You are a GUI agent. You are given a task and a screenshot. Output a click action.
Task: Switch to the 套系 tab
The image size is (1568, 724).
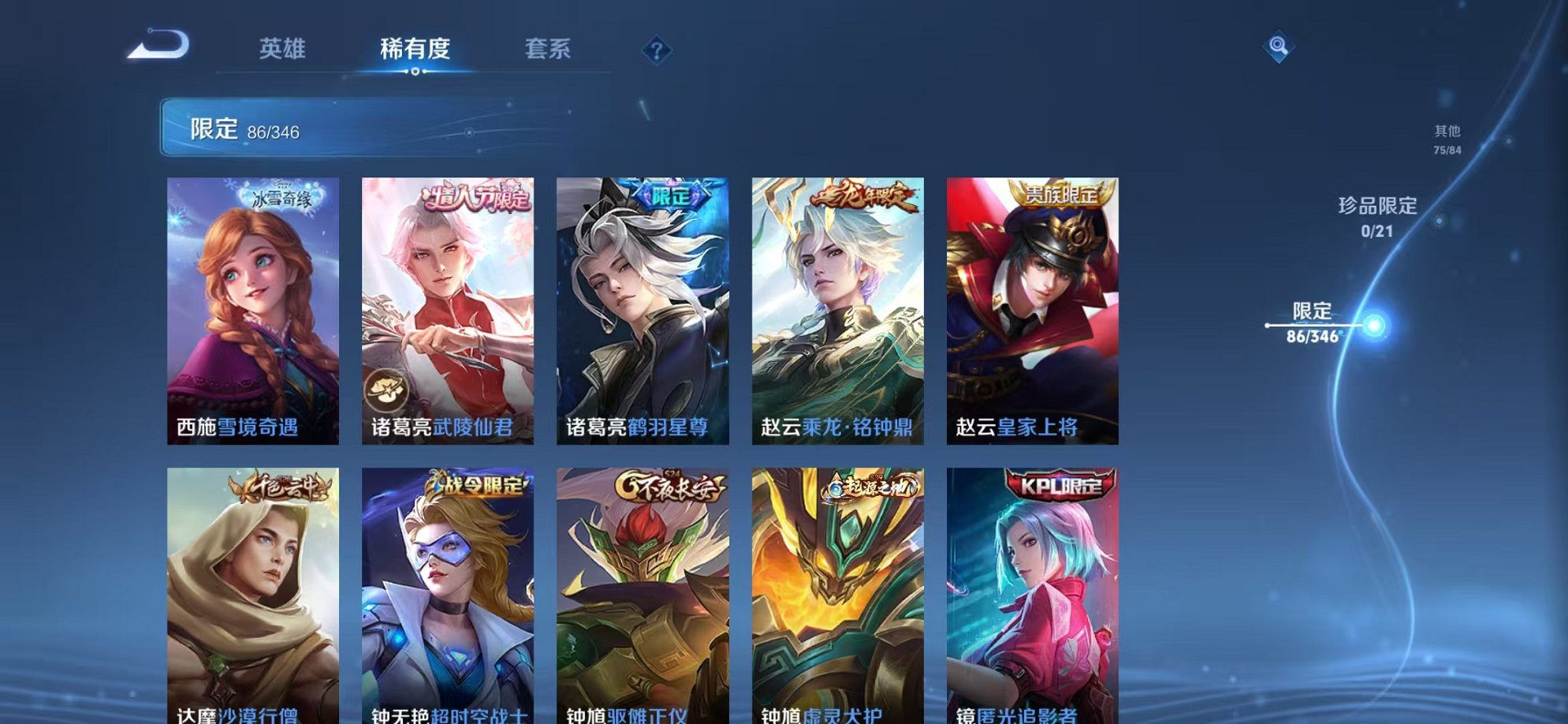point(552,49)
